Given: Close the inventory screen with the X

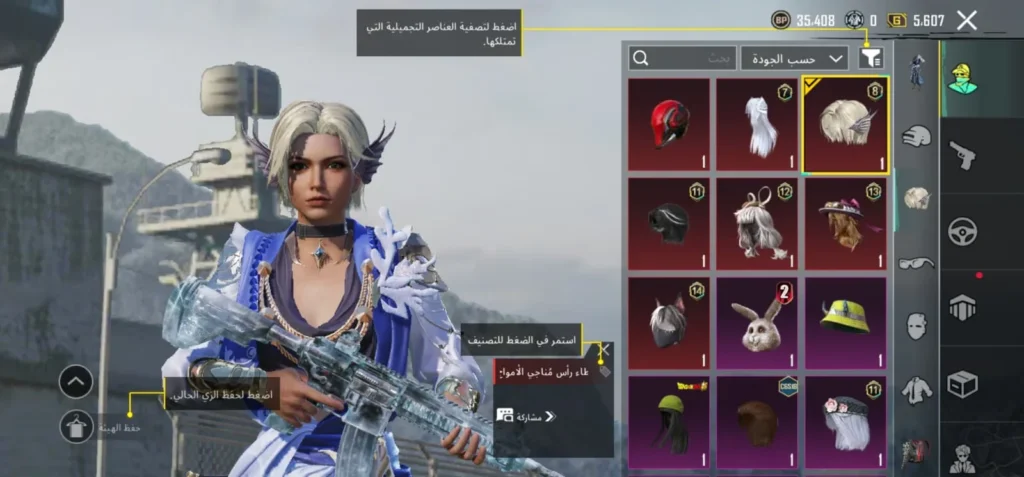Looking at the screenshot, I should click(966, 20).
